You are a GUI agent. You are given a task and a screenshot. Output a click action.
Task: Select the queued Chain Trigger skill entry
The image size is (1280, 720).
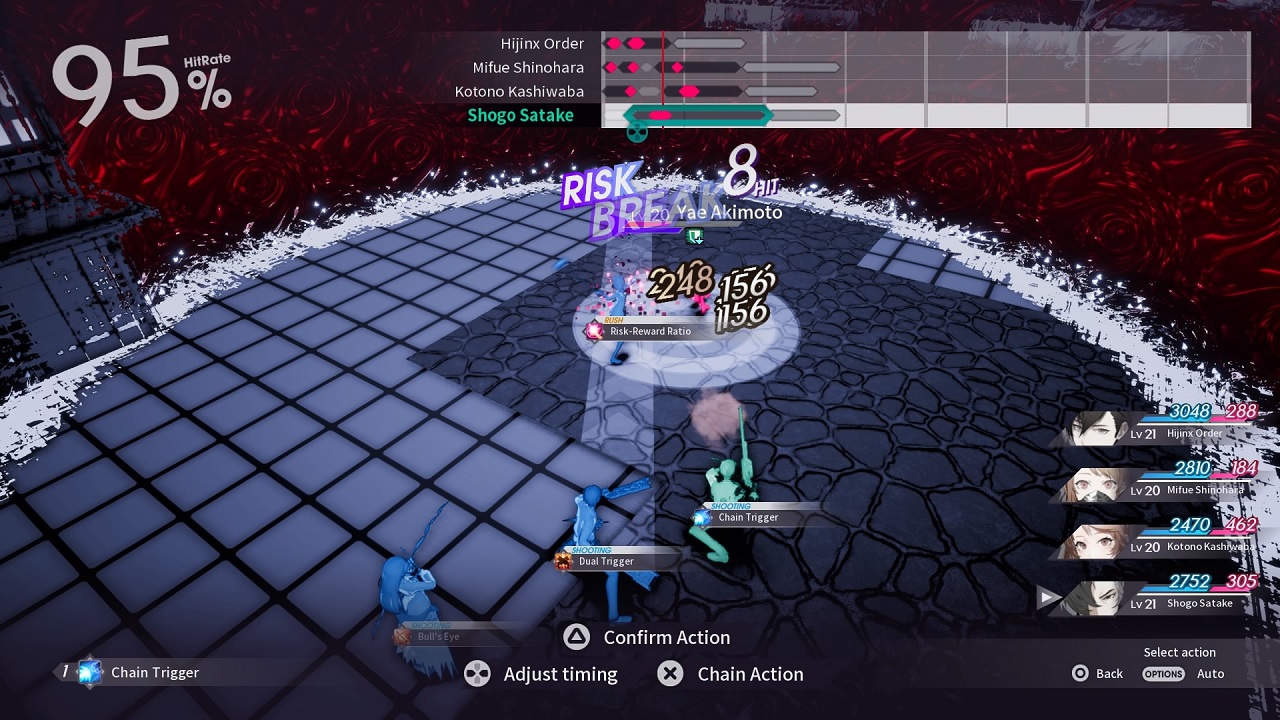[140, 673]
